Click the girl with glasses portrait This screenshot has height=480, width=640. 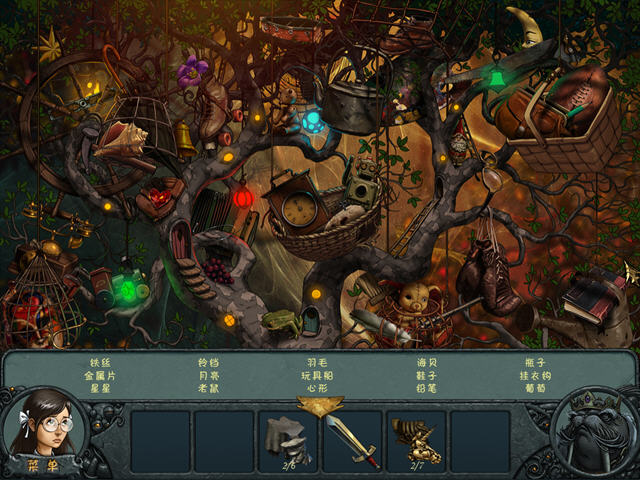[x=46, y=424]
